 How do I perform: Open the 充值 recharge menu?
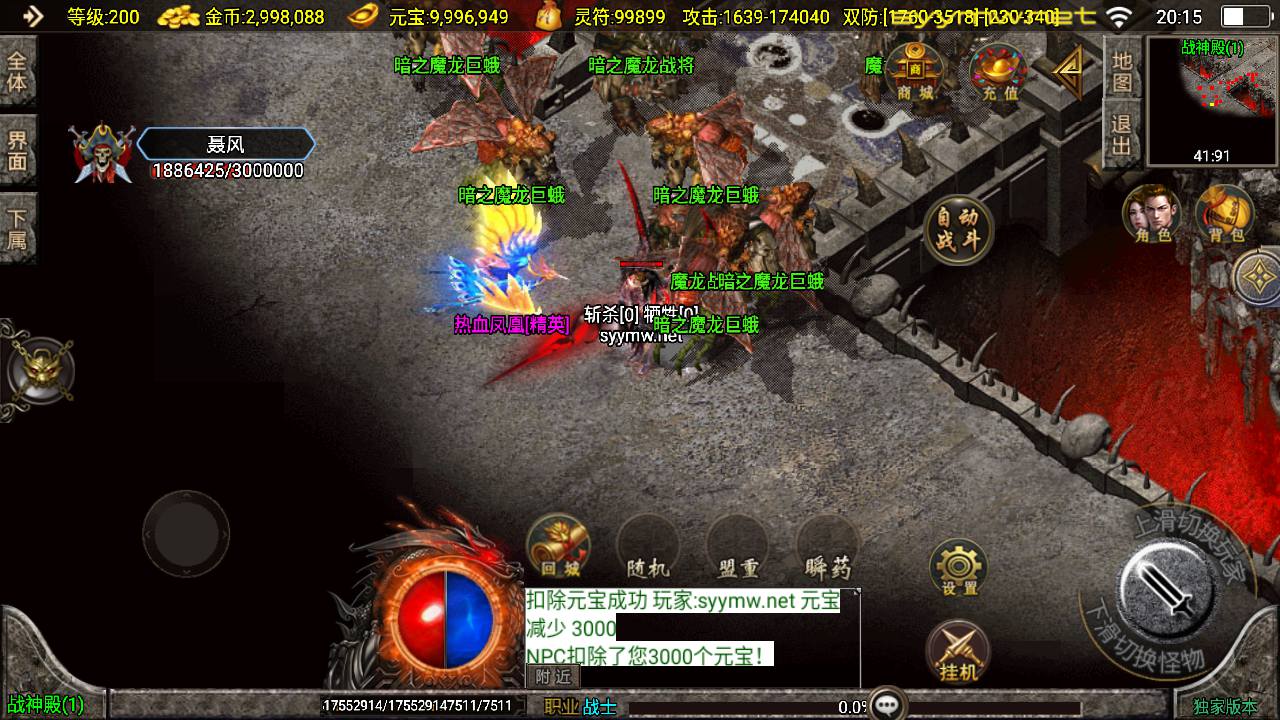tap(999, 72)
